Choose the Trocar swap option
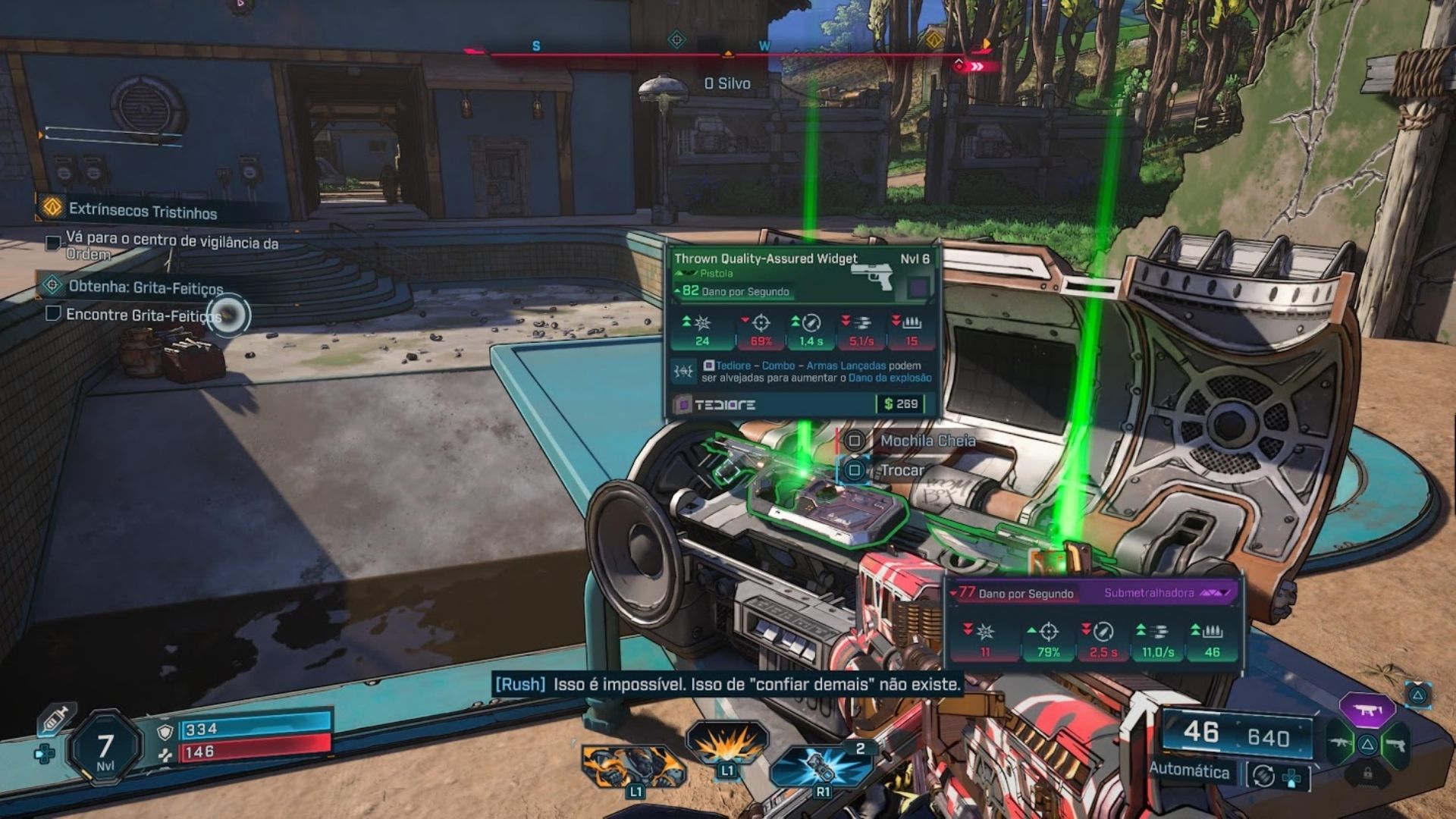This screenshot has width=1456, height=819. click(901, 470)
